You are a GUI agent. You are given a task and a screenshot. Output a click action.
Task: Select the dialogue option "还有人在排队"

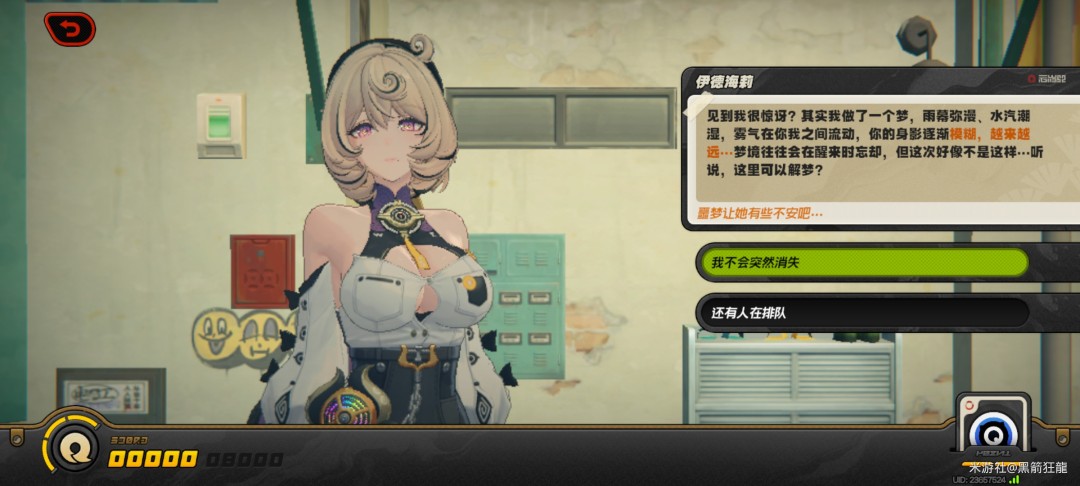click(862, 313)
